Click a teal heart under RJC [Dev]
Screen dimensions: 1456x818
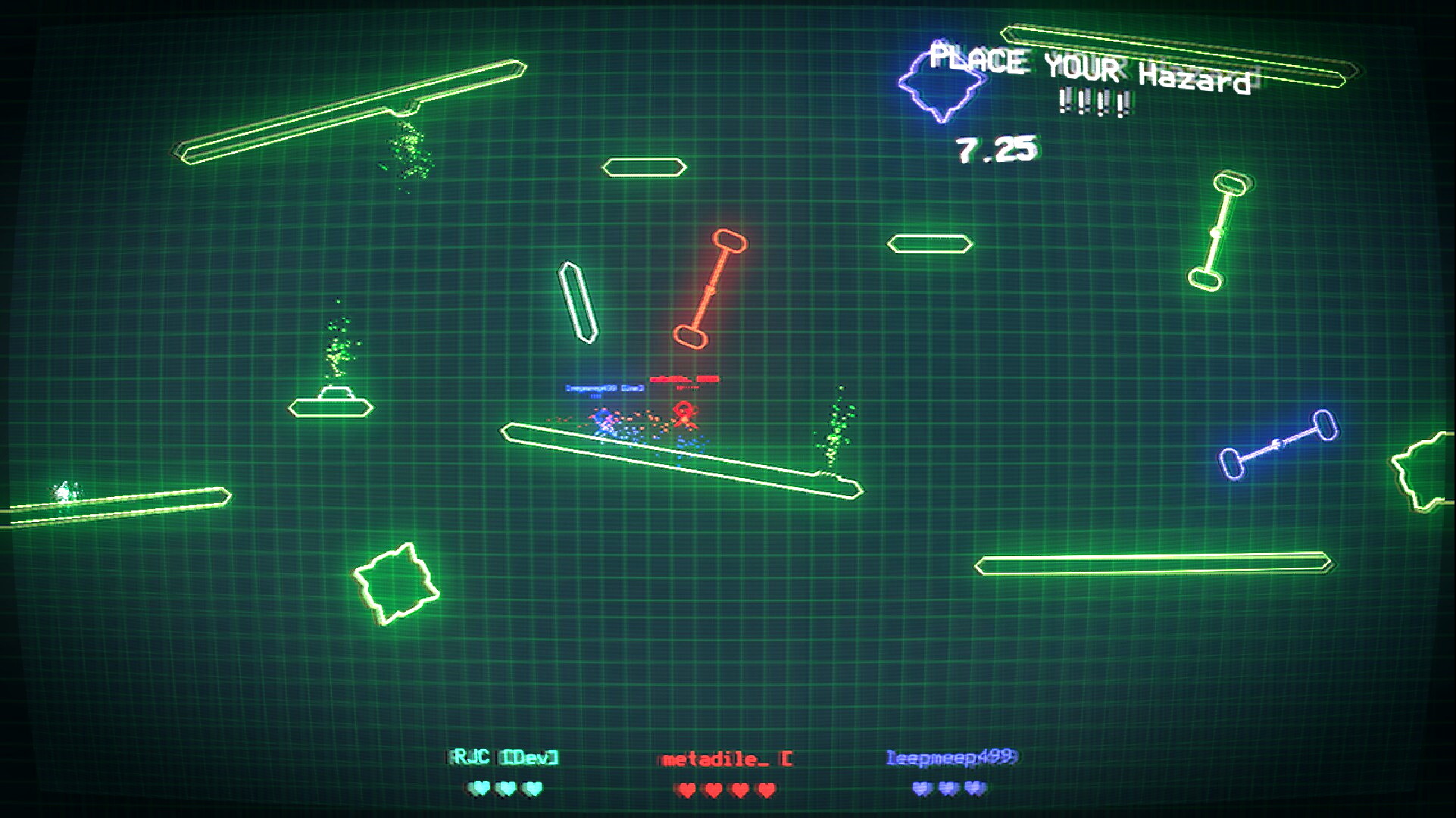(x=480, y=788)
